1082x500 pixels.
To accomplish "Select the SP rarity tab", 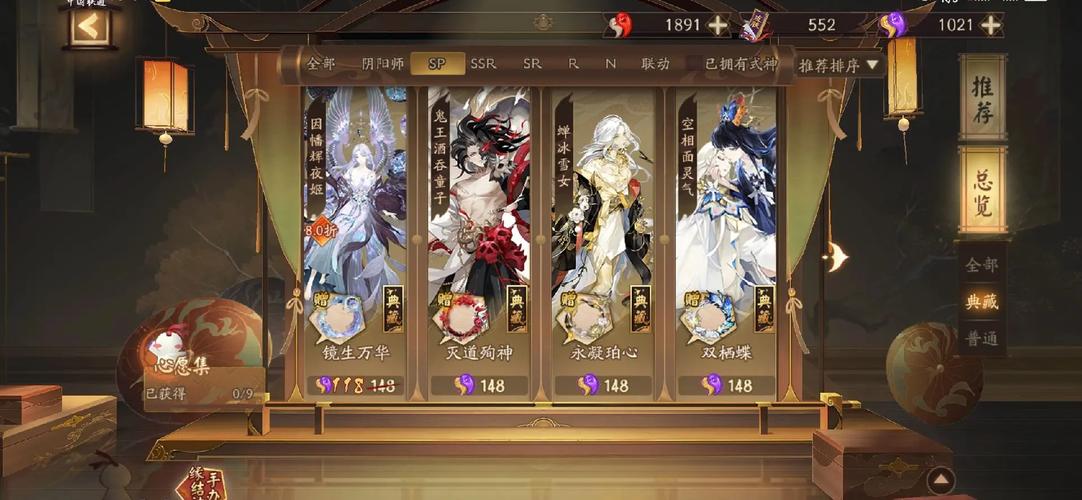I will [x=437, y=64].
